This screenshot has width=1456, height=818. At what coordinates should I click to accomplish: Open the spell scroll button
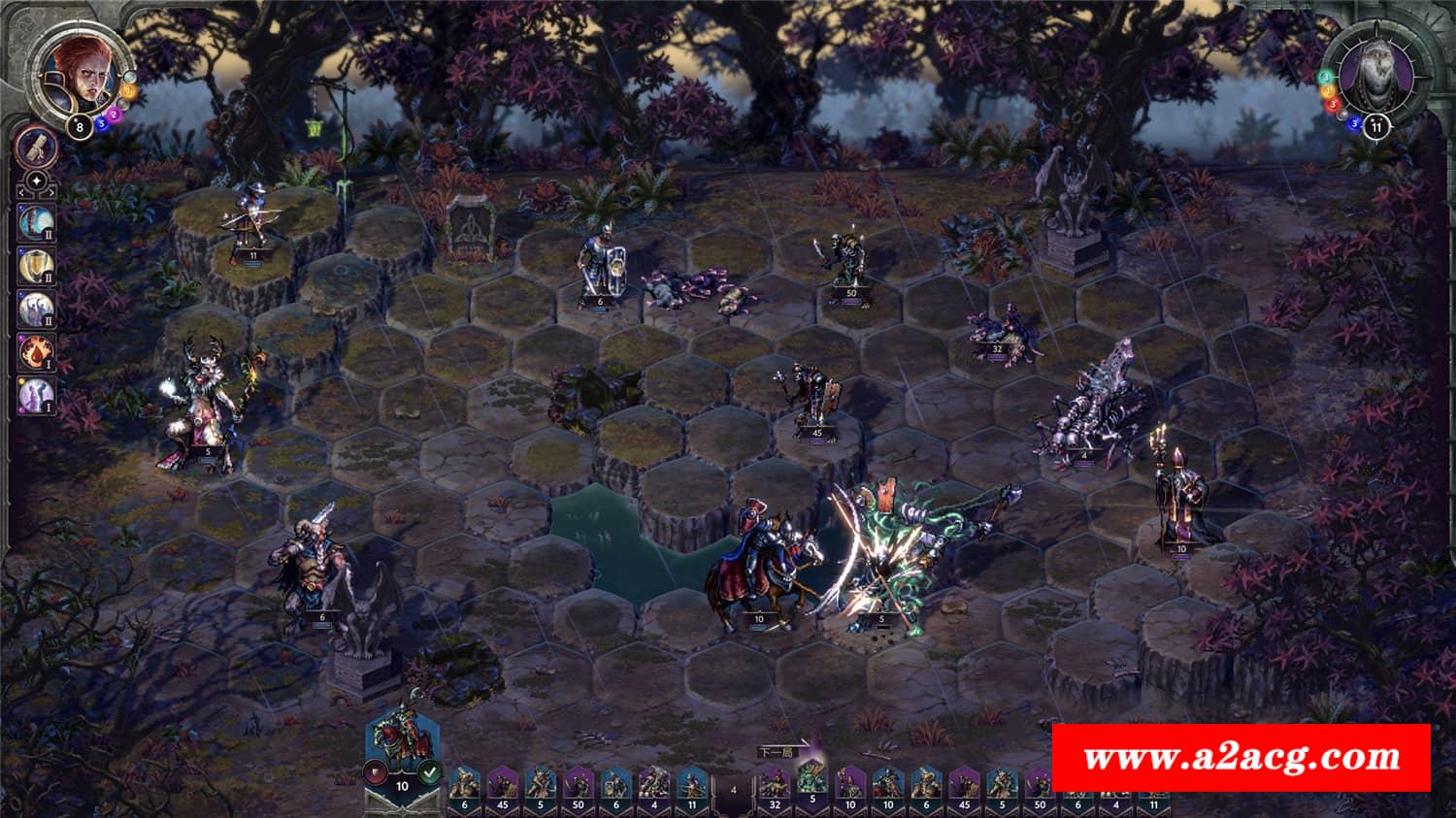(37, 147)
